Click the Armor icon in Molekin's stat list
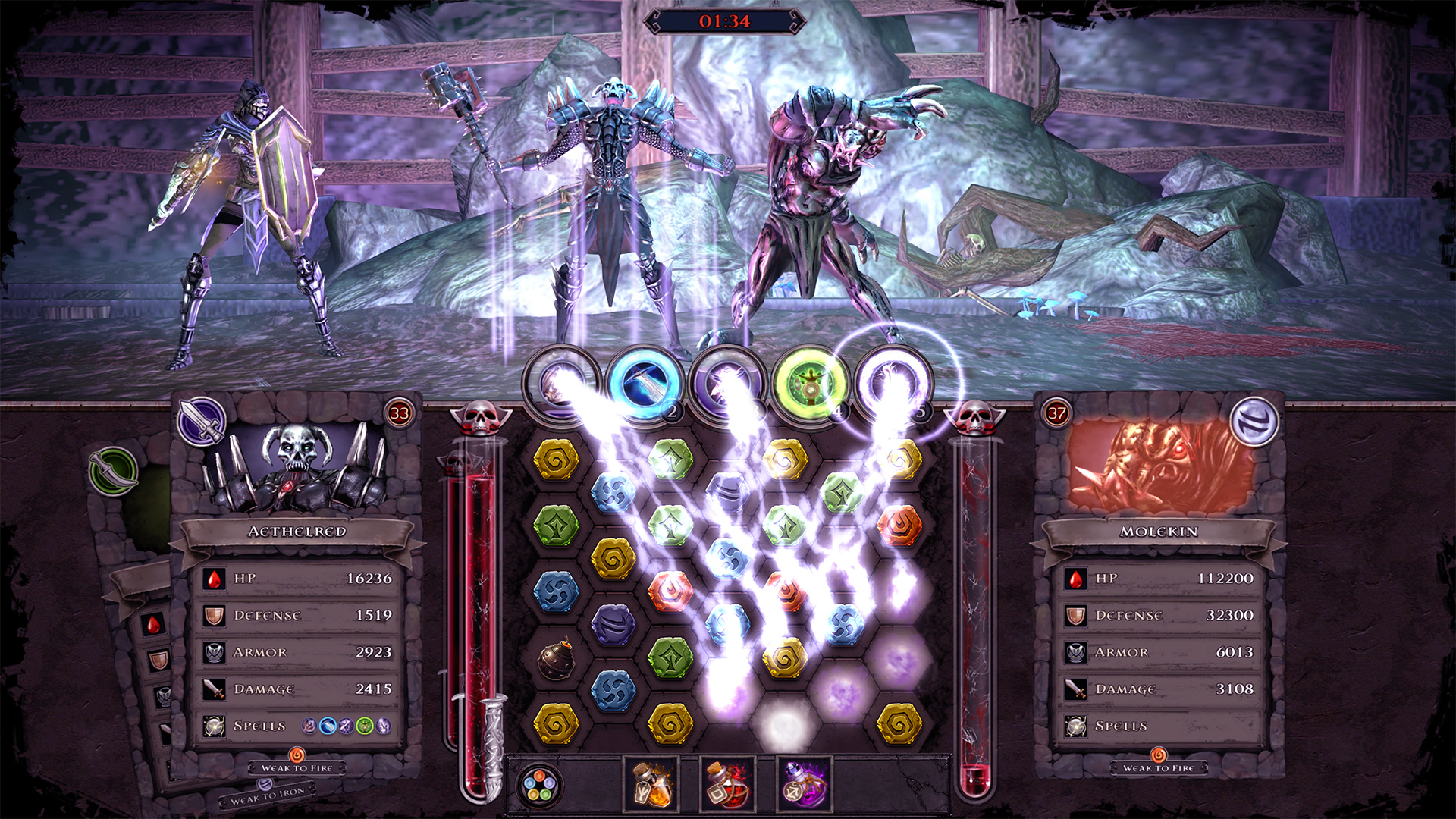Viewport: 1456px width, 819px height. 1075,651
